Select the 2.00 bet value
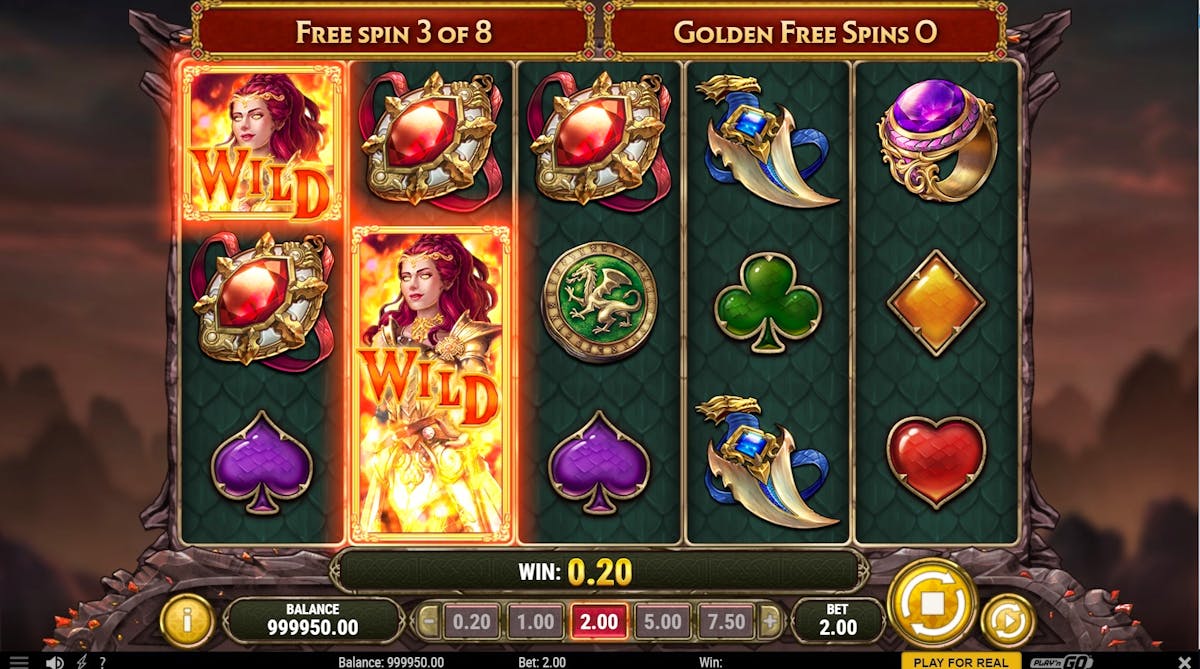 599,622
